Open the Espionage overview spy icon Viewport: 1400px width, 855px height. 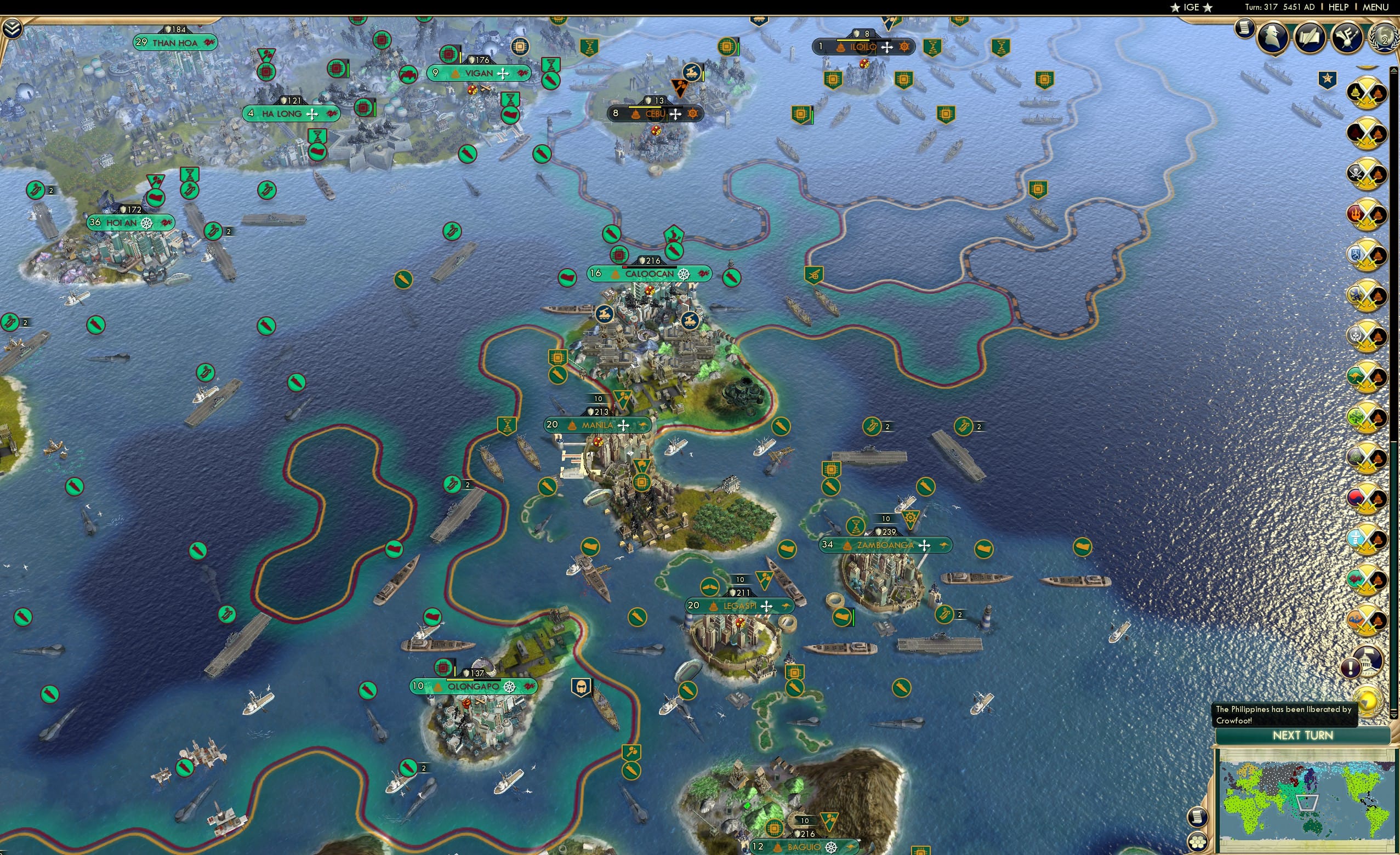[1273, 37]
